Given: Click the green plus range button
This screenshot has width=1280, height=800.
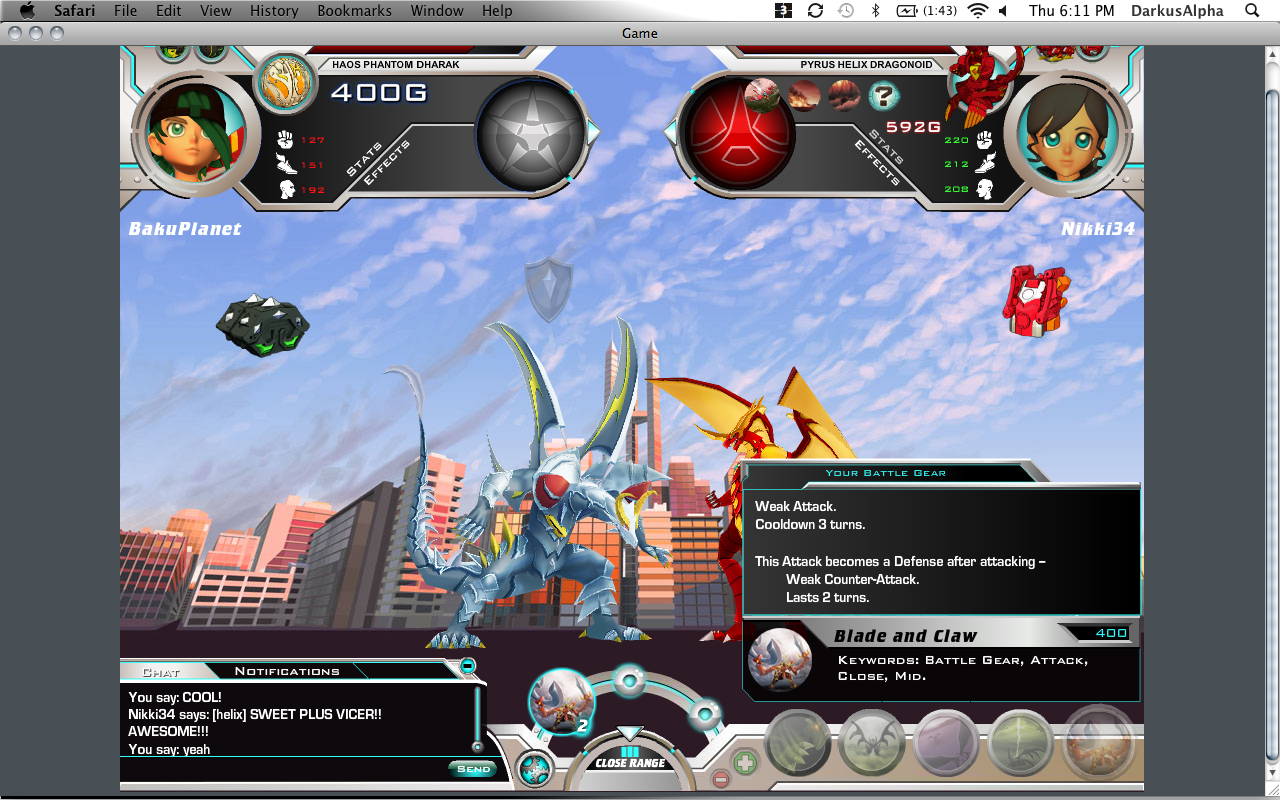Looking at the screenshot, I should coord(746,762).
